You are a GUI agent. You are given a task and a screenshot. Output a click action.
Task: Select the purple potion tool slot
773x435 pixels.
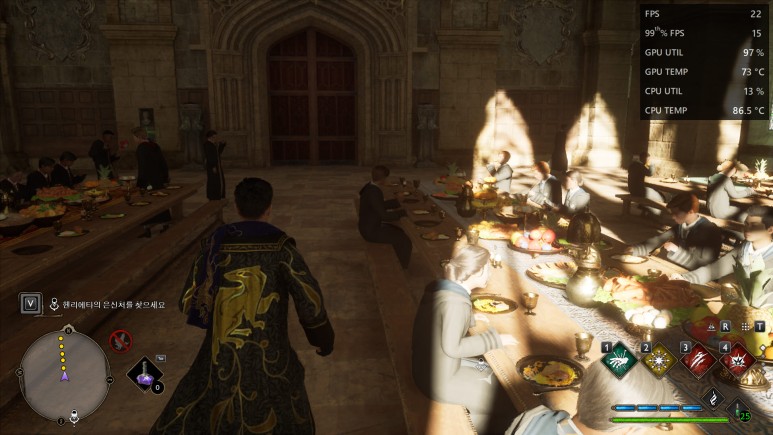click(x=145, y=375)
